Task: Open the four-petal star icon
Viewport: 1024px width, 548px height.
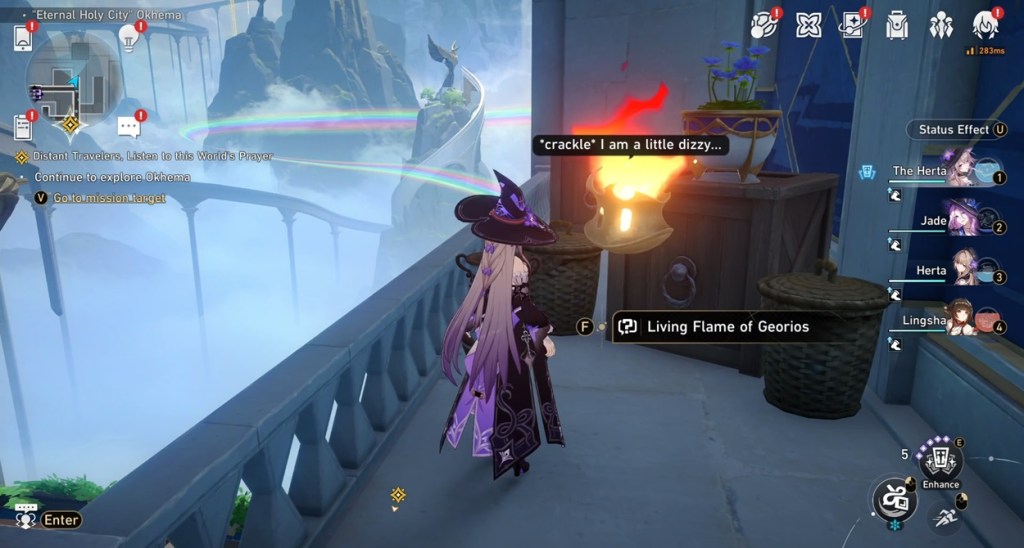Action: click(808, 26)
